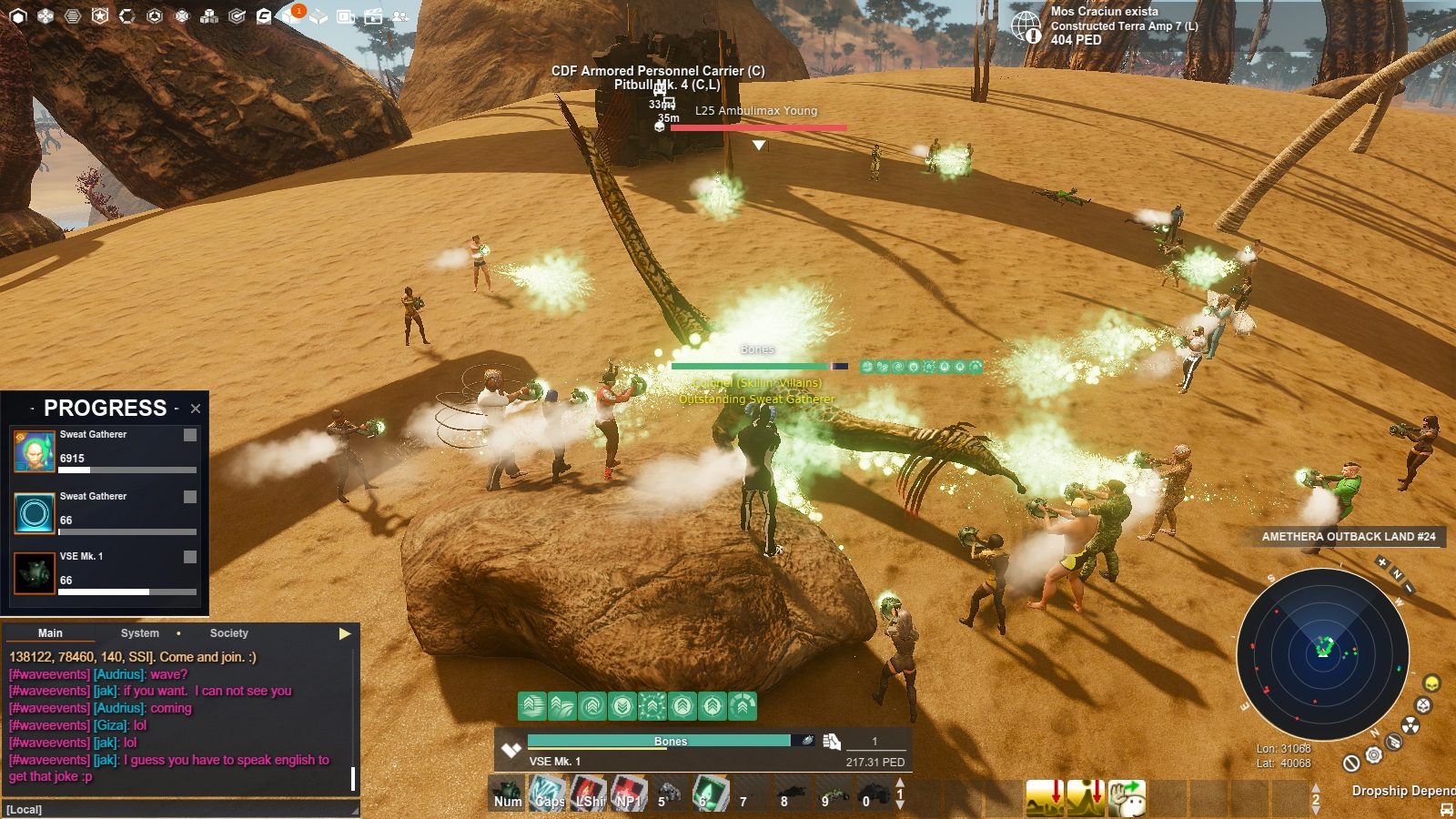Switch to the Society chat tab
This screenshot has width=1456, height=819.
tap(228, 632)
